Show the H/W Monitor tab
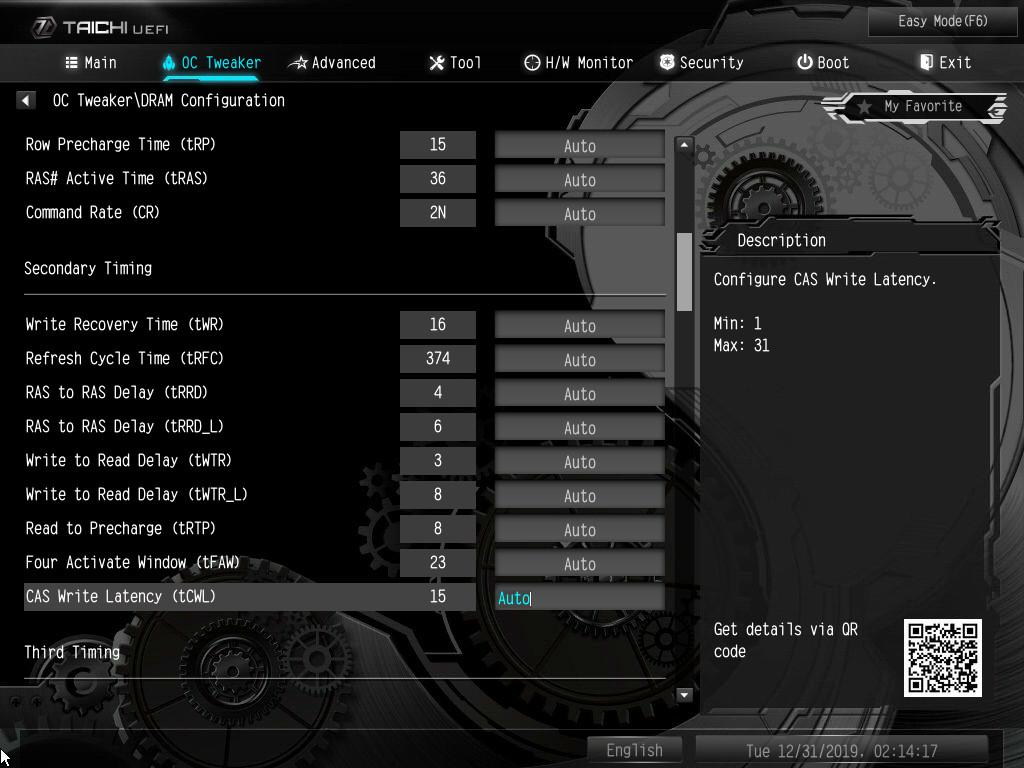1024x768 pixels. [x=578, y=63]
